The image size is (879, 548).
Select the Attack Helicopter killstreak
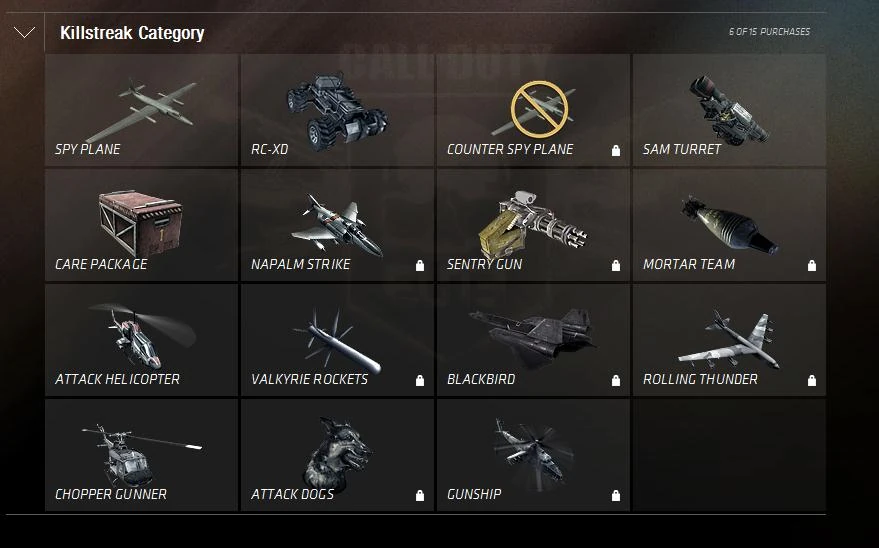click(x=141, y=340)
